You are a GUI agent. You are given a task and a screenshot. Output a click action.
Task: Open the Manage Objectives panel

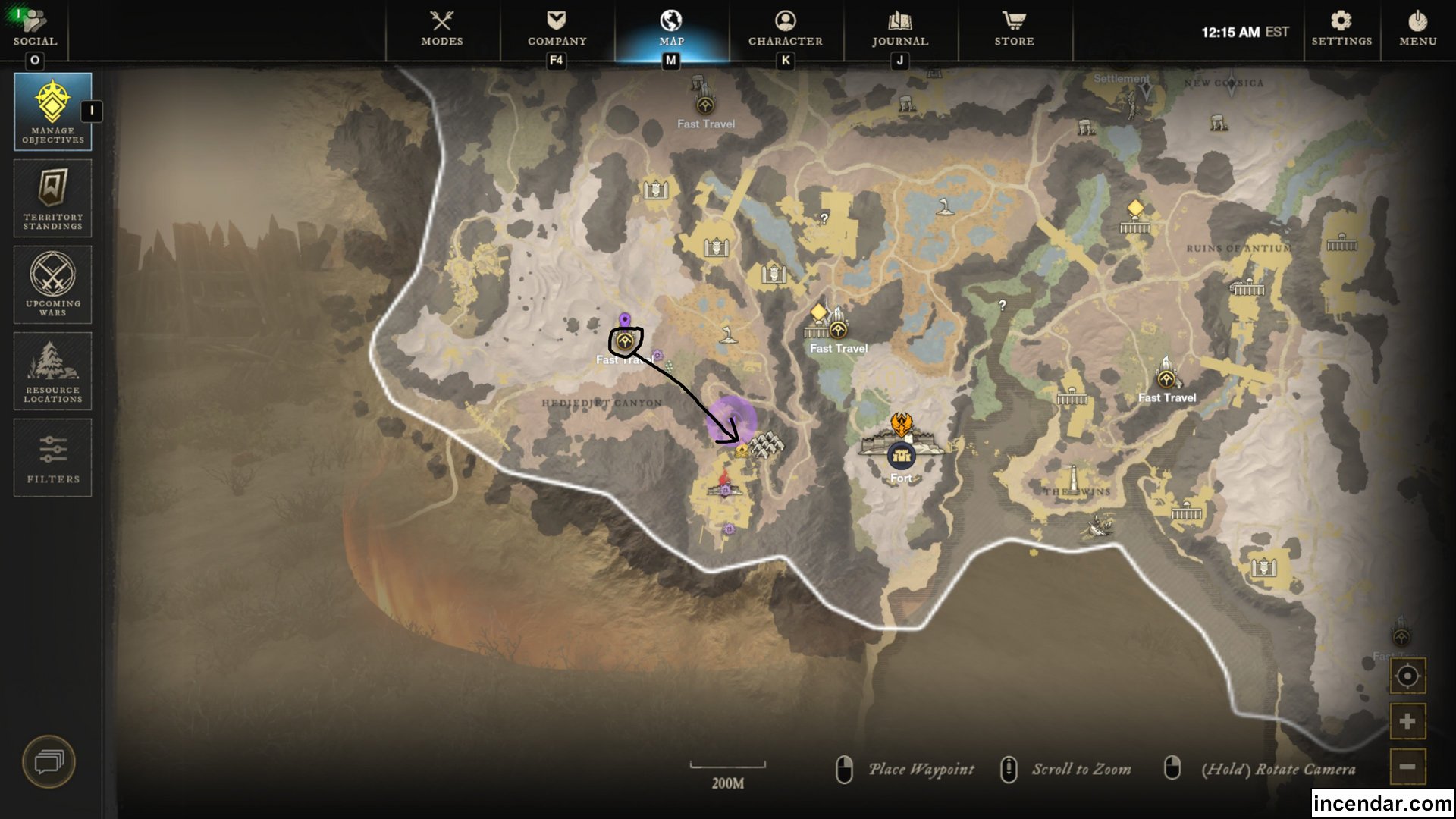click(x=52, y=111)
